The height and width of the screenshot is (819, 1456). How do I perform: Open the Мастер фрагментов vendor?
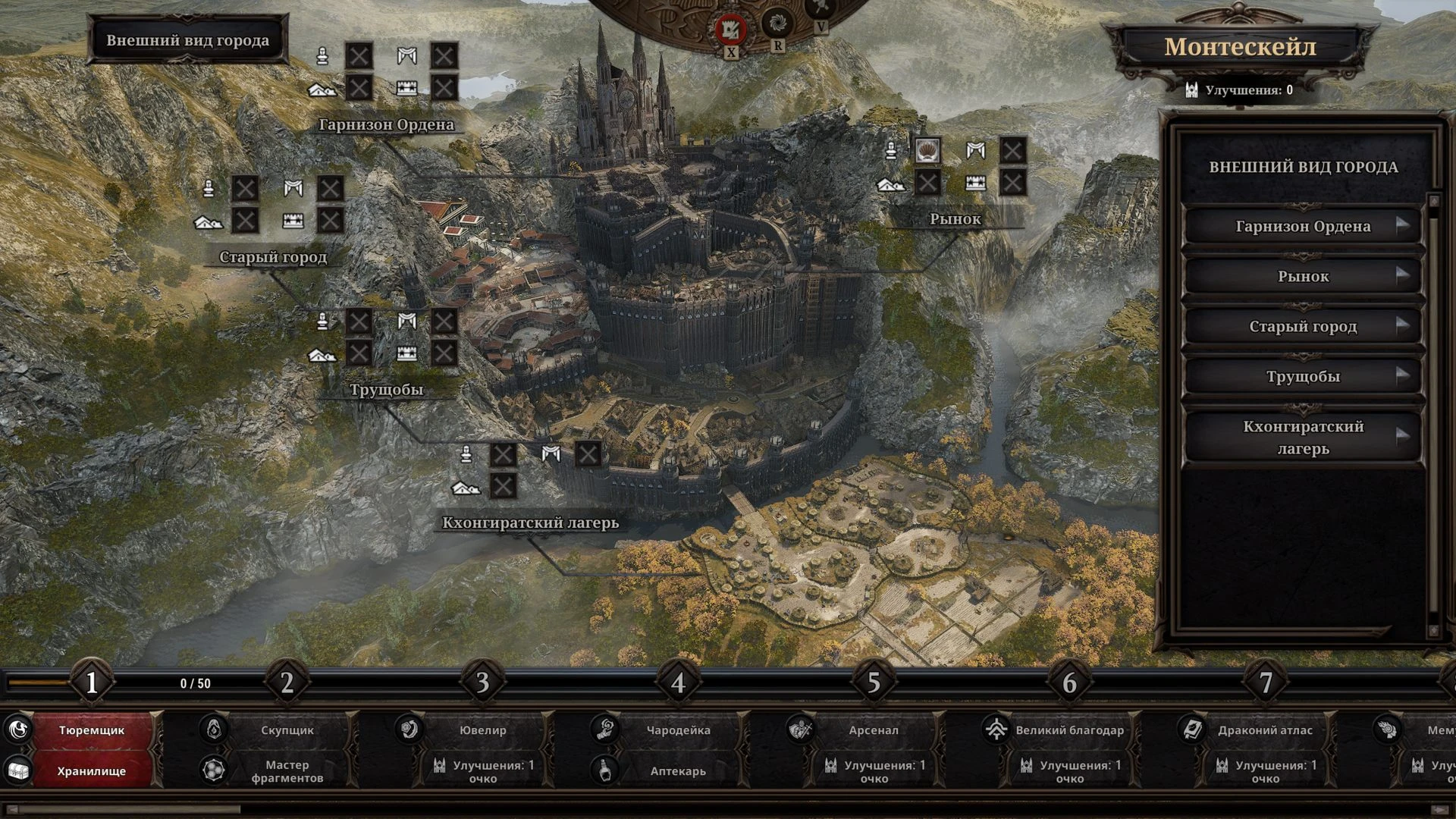[x=287, y=771]
